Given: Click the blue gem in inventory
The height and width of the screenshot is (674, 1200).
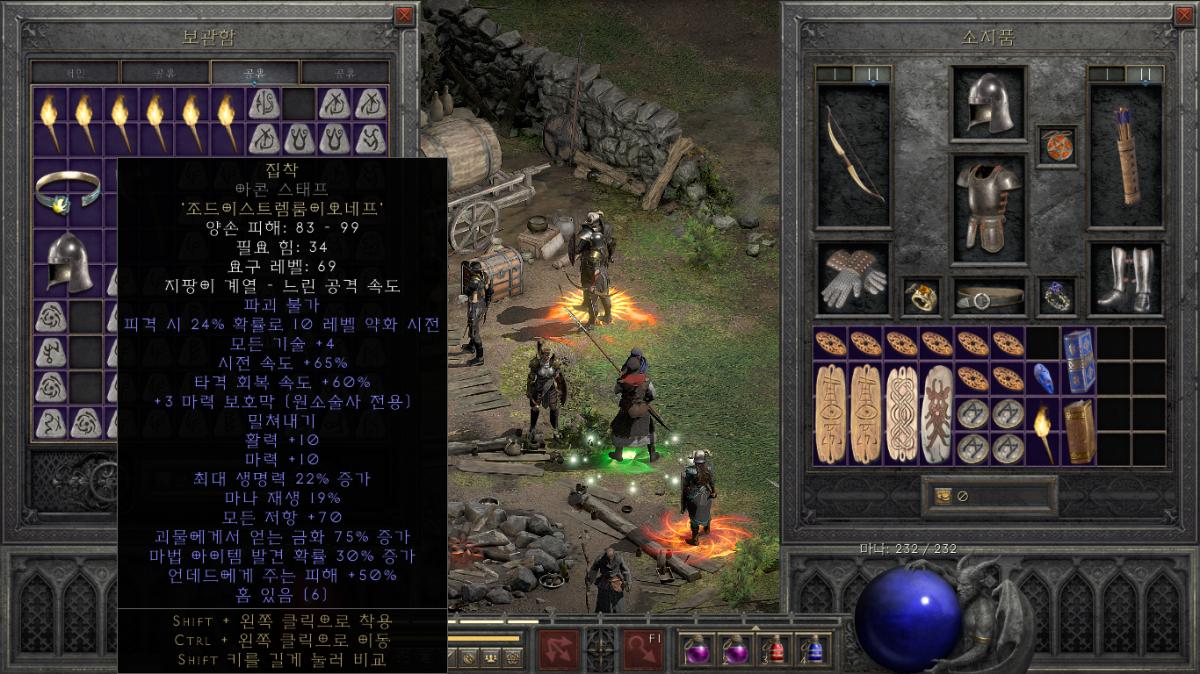Looking at the screenshot, I should [x=1043, y=378].
